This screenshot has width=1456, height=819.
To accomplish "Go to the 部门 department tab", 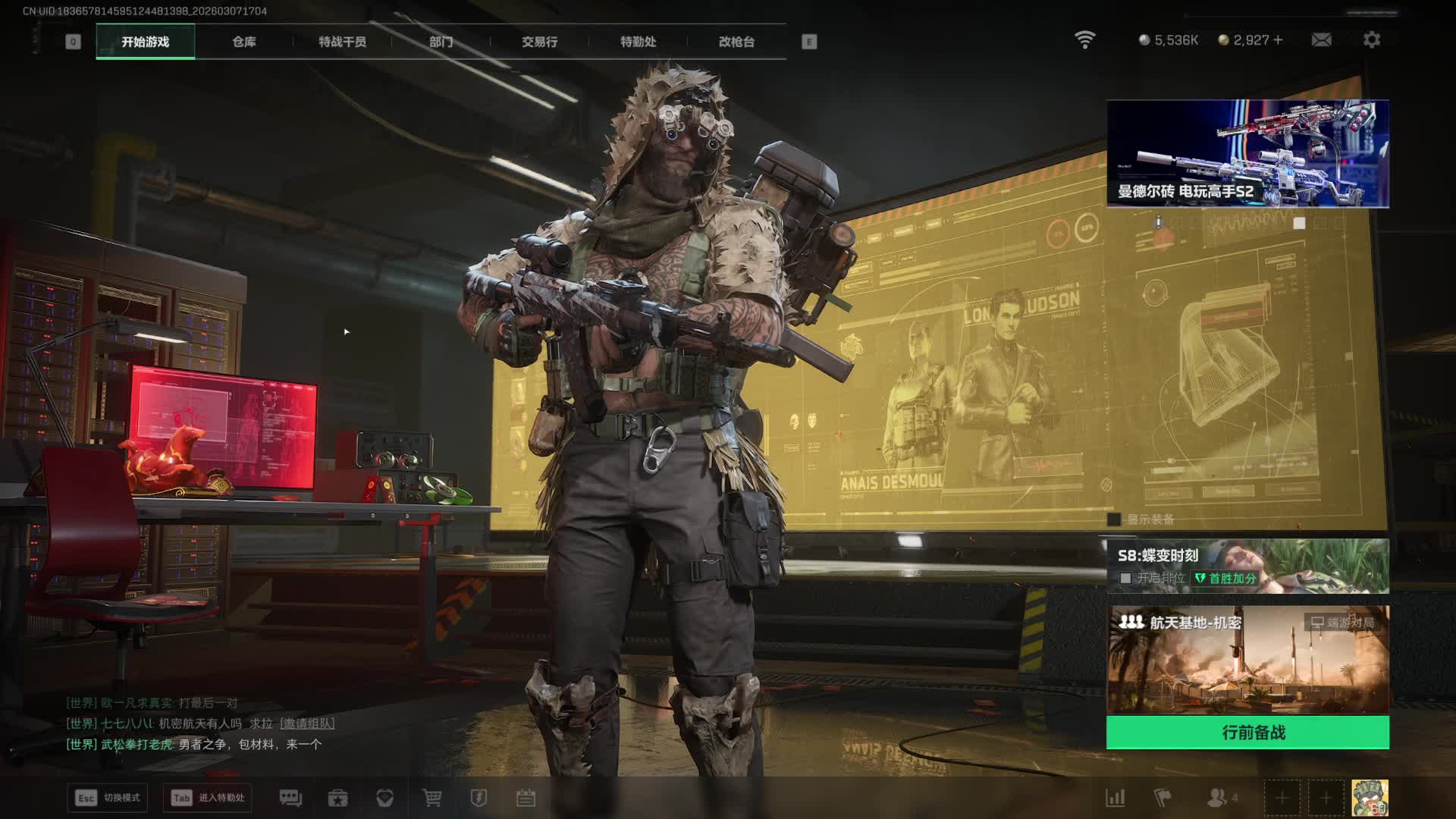I will pyautogui.click(x=441, y=42).
